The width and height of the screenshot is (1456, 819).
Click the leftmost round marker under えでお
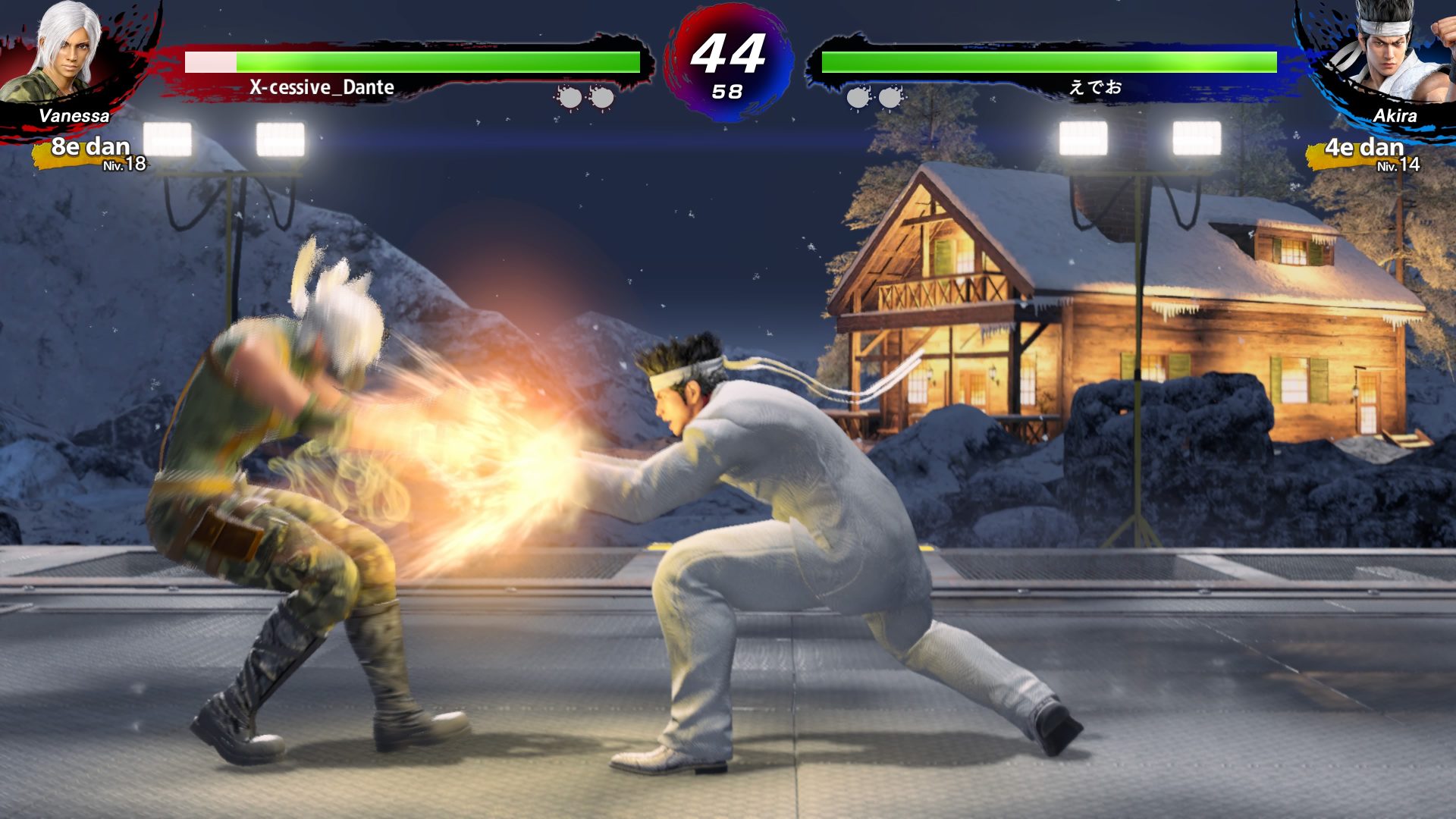tap(857, 97)
